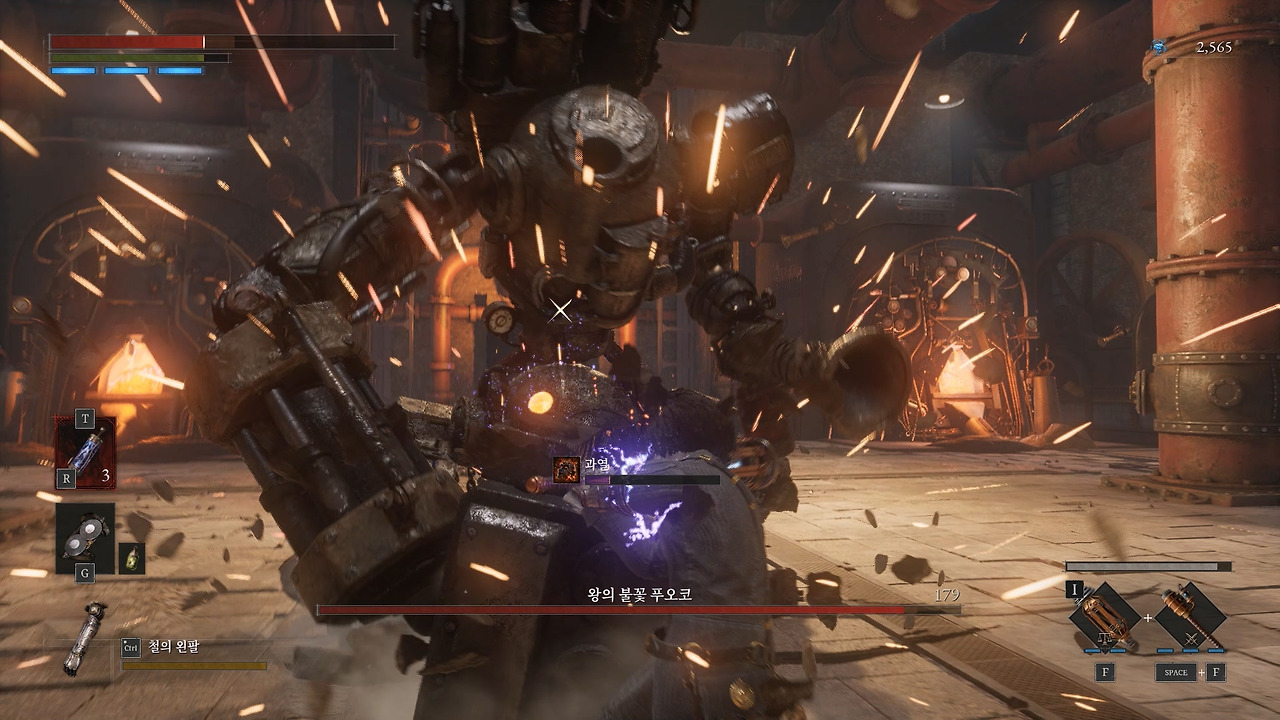1280x720 pixels.
Task: Inspect the overheat status effect icon
Action: (x=567, y=469)
